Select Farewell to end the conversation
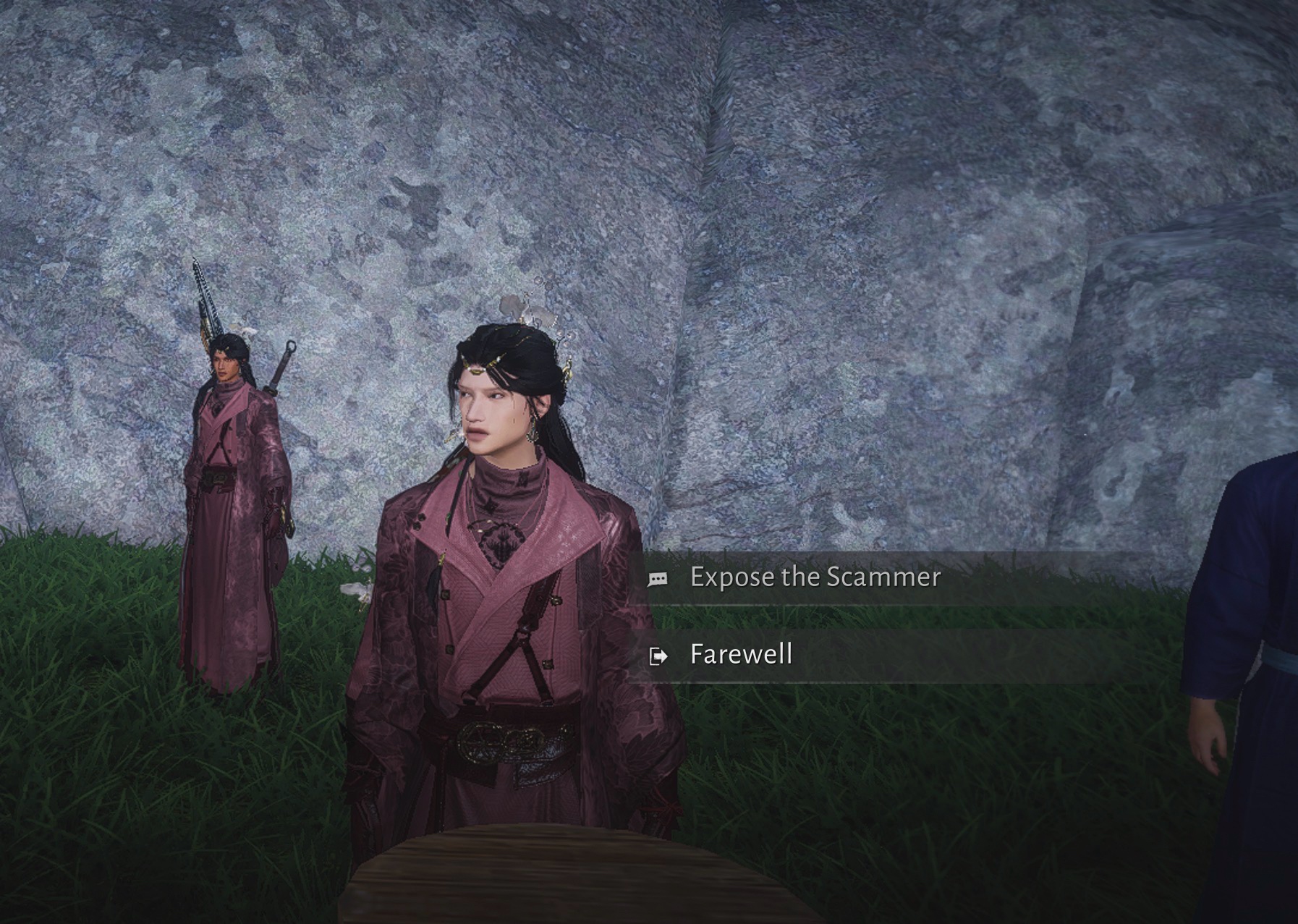The image size is (1298, 924). [741, 655]
